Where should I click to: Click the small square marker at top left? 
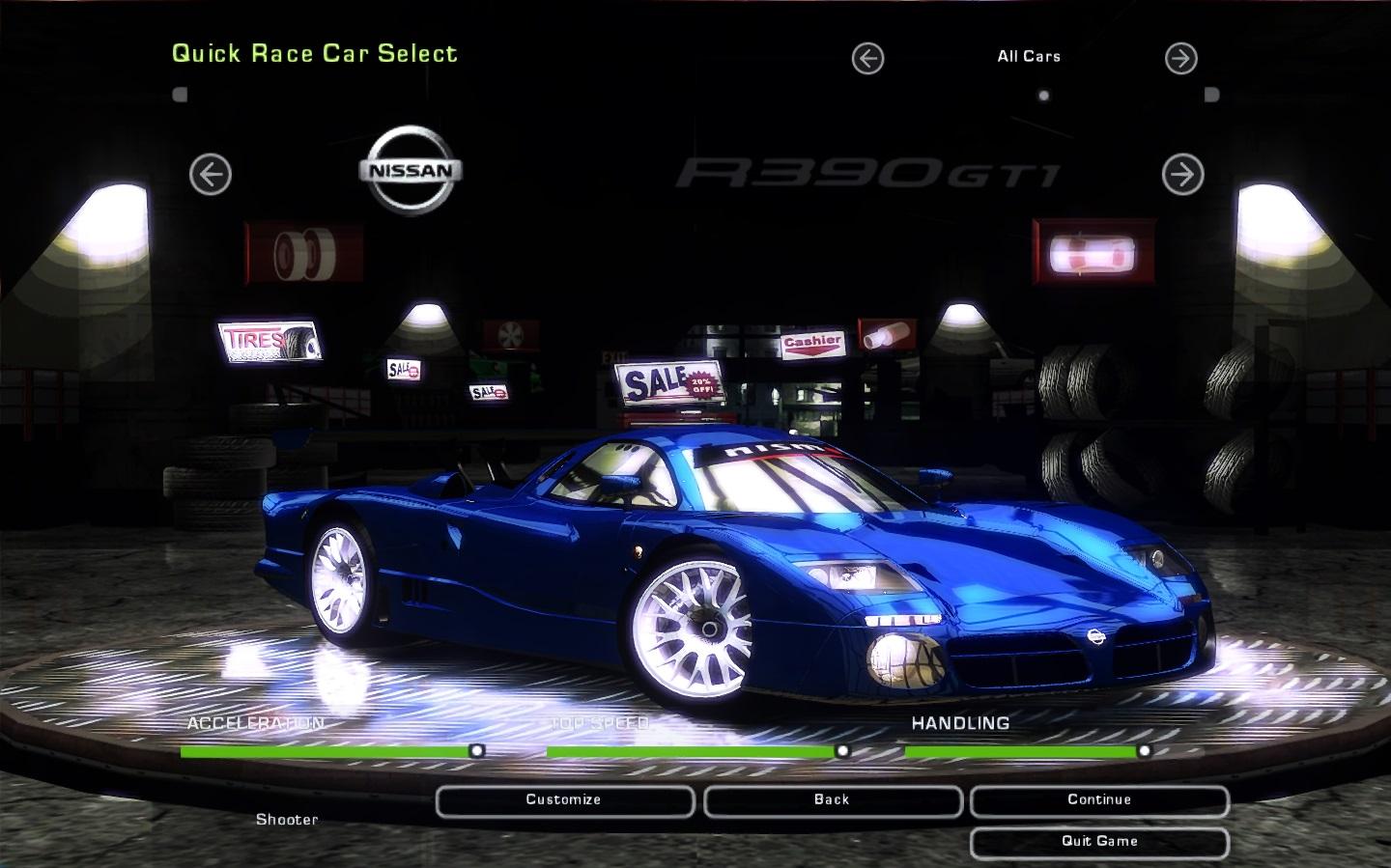pos(179,93)
